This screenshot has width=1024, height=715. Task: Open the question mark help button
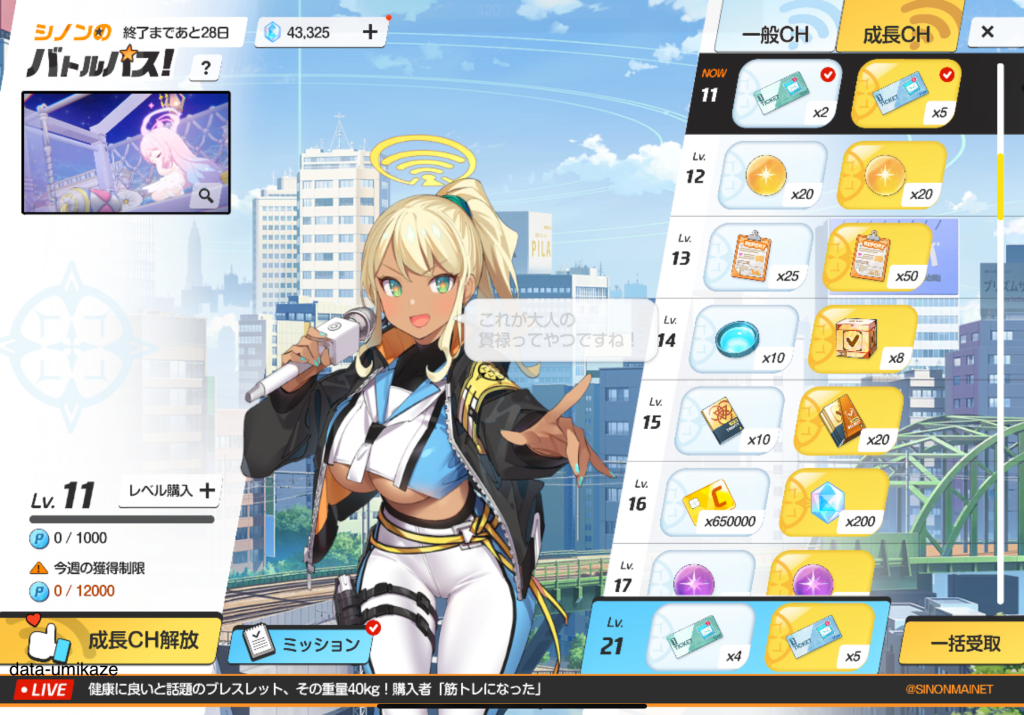(205, 68)
